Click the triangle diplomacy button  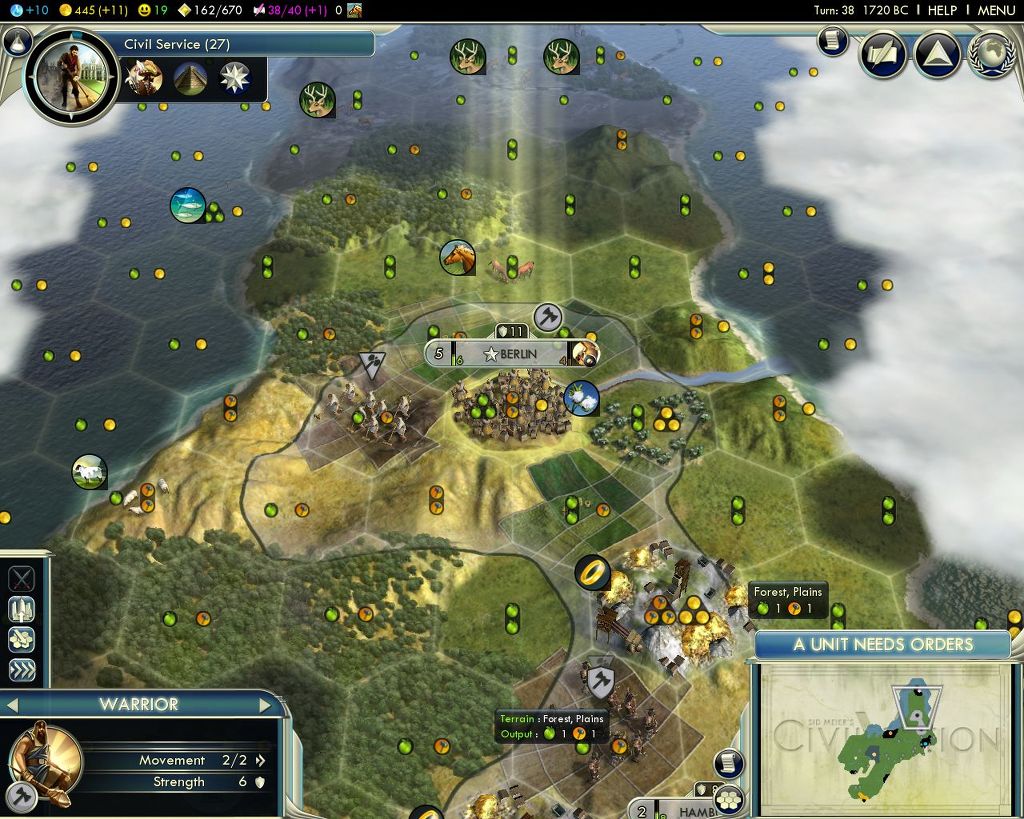pyautogui.click(x=938, y=54)
